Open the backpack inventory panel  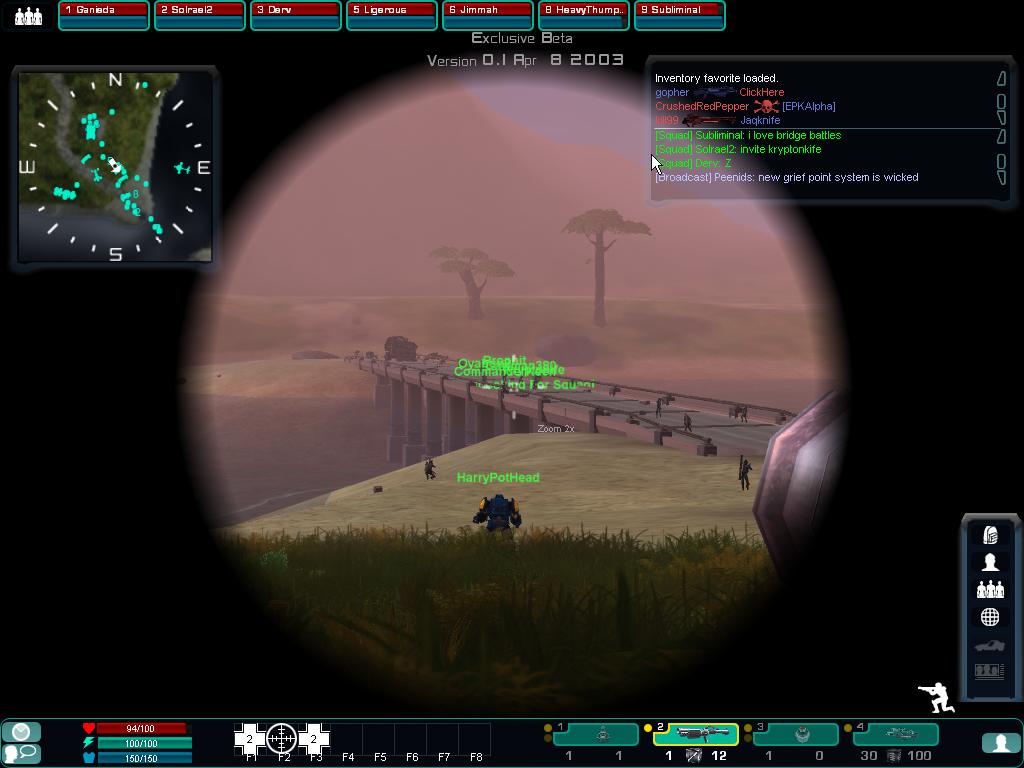point(990,535)
